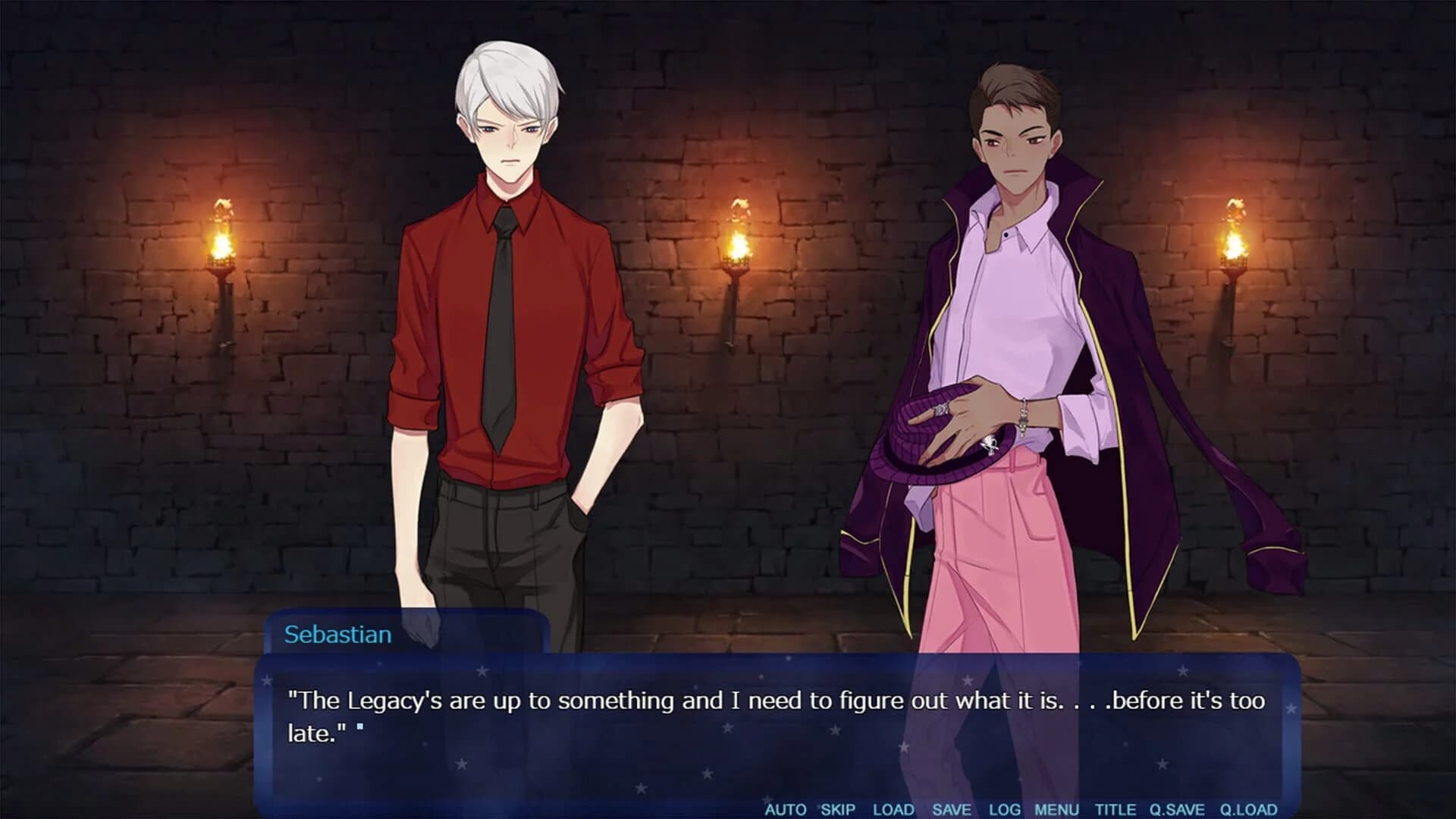Click the Sebastian name label
Screen dimensions: 1456x819
click(x=339, y=635)
